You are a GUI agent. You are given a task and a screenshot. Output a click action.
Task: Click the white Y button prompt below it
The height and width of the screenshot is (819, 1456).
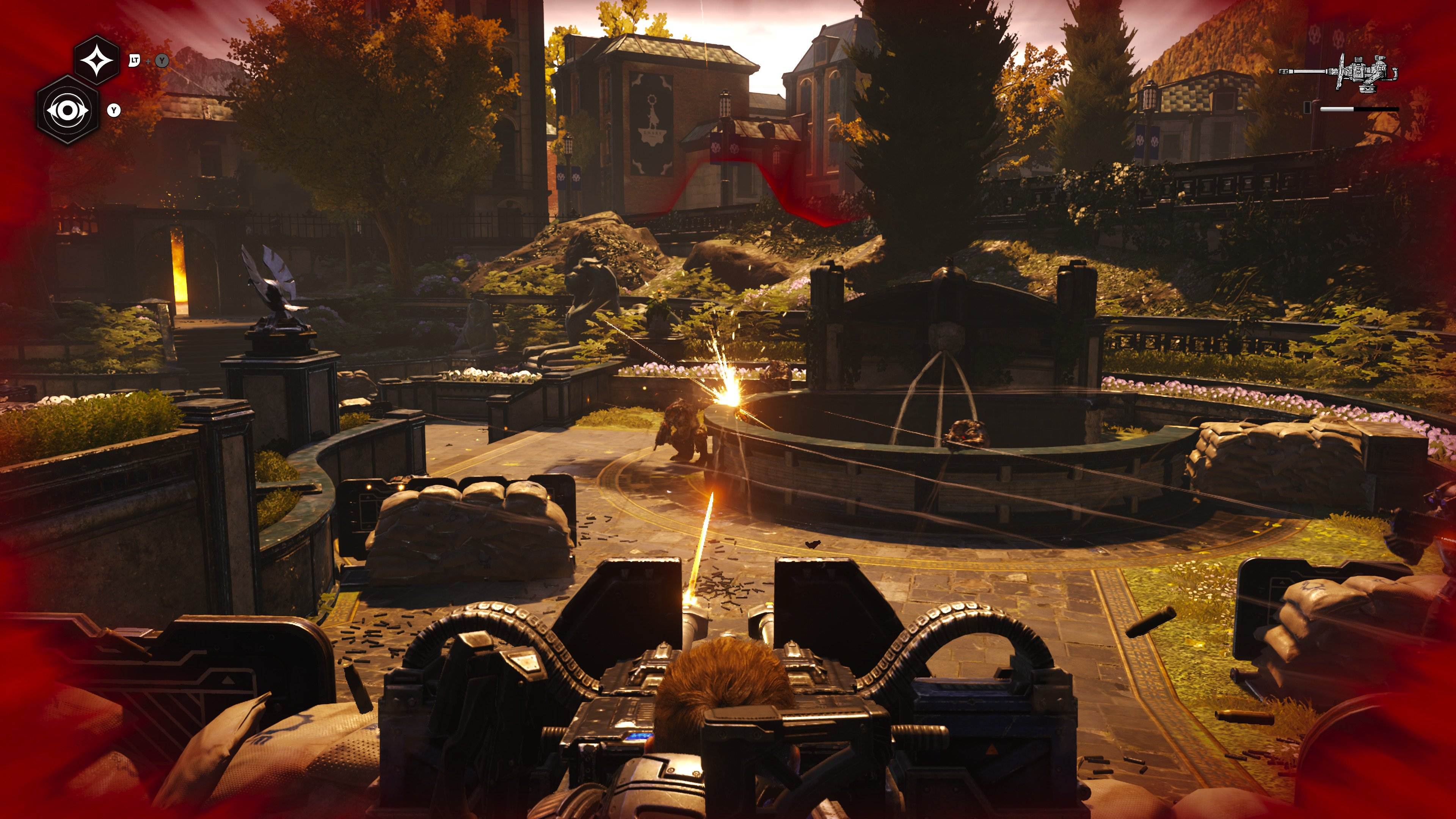coord(114,110)
